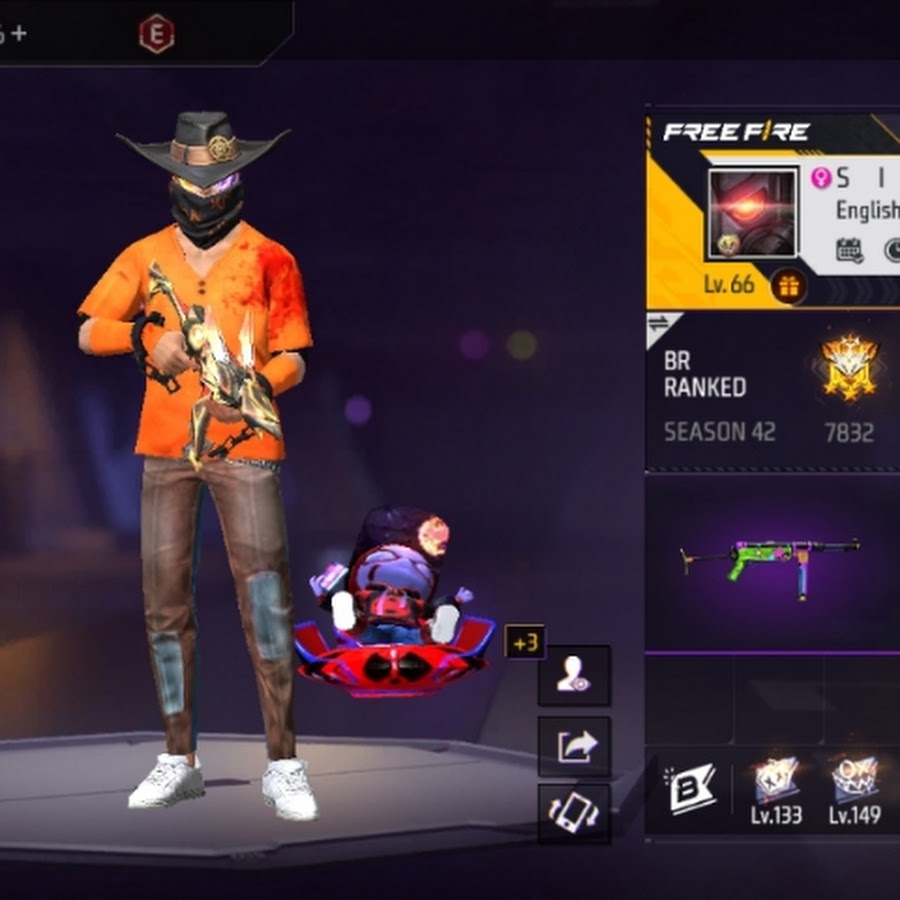
Task: Share the profile using the arrow button
Action: [x=574, y=745]
